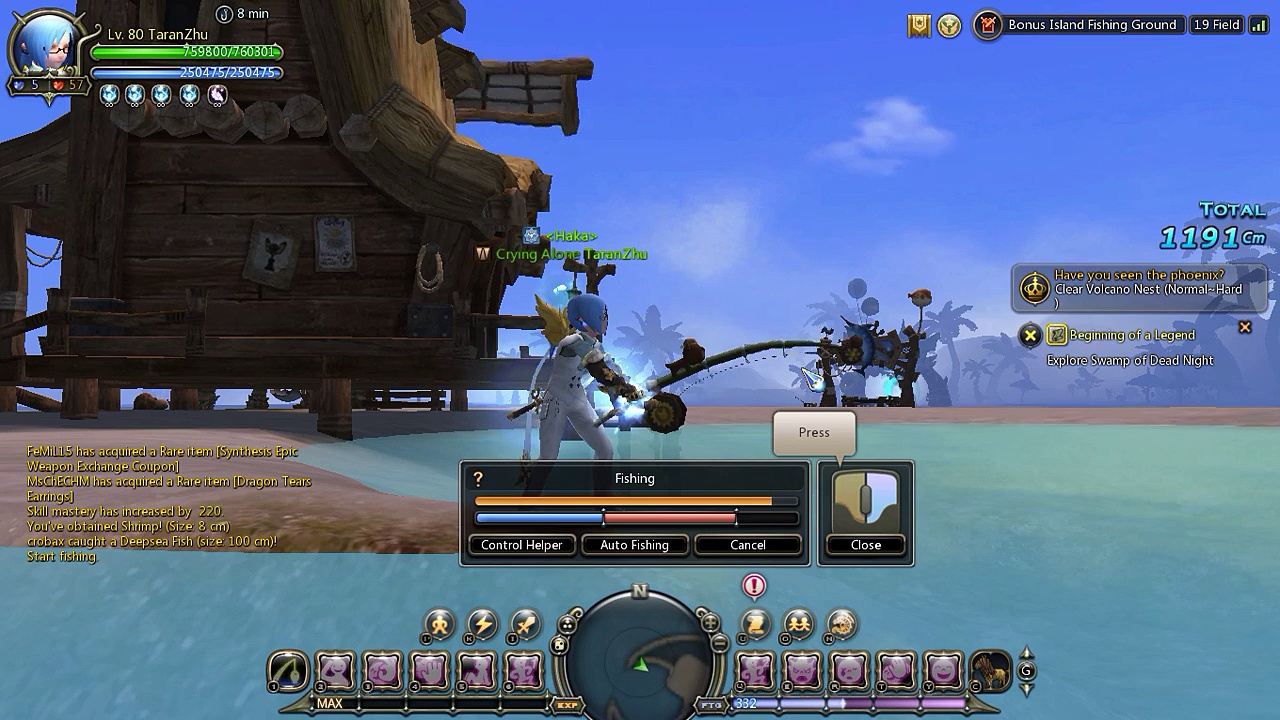
Task: Select the horse mount slot
Action: 991,671
